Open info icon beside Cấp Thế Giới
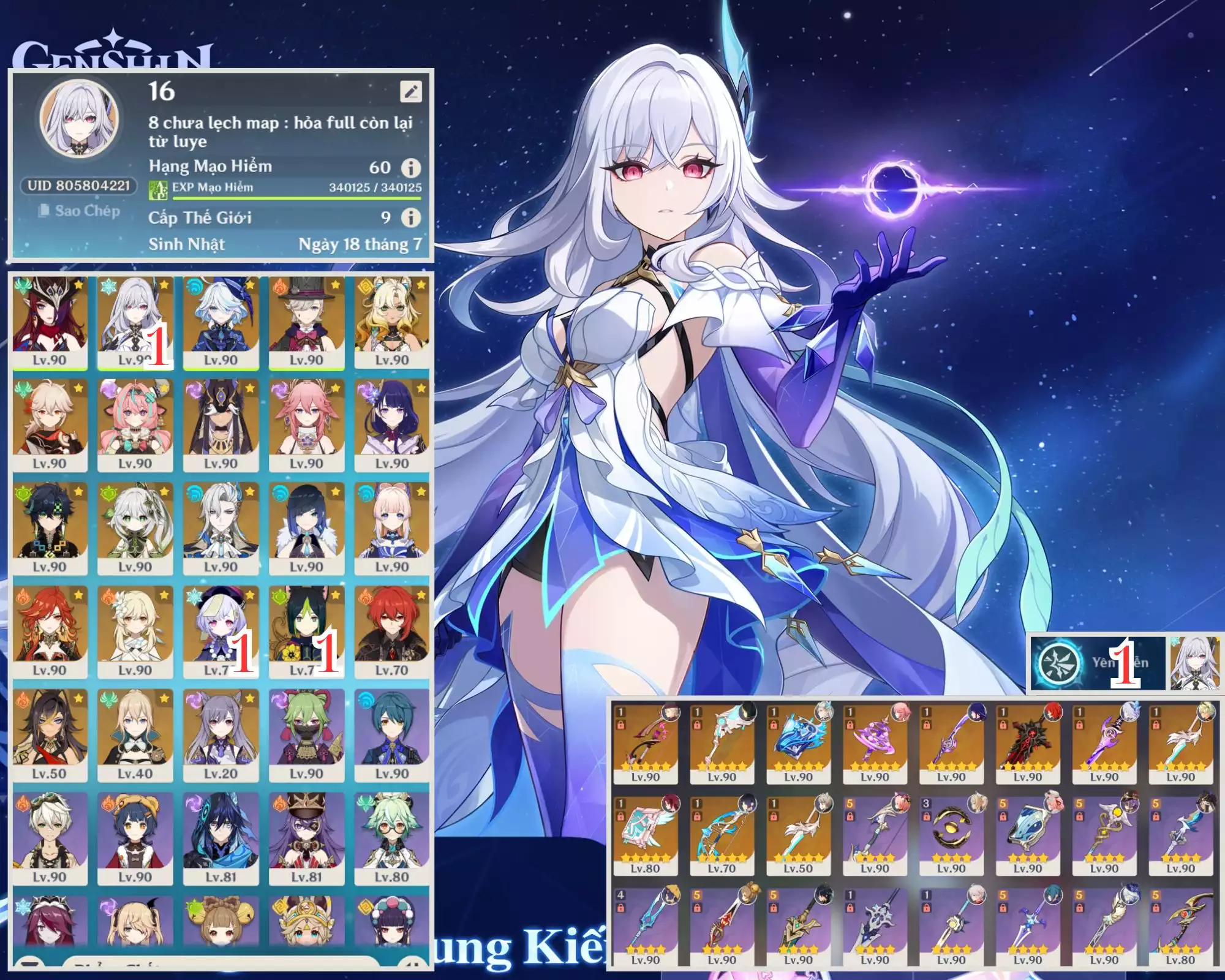This screenshot has height=980, width=1225. click(411, 217)
